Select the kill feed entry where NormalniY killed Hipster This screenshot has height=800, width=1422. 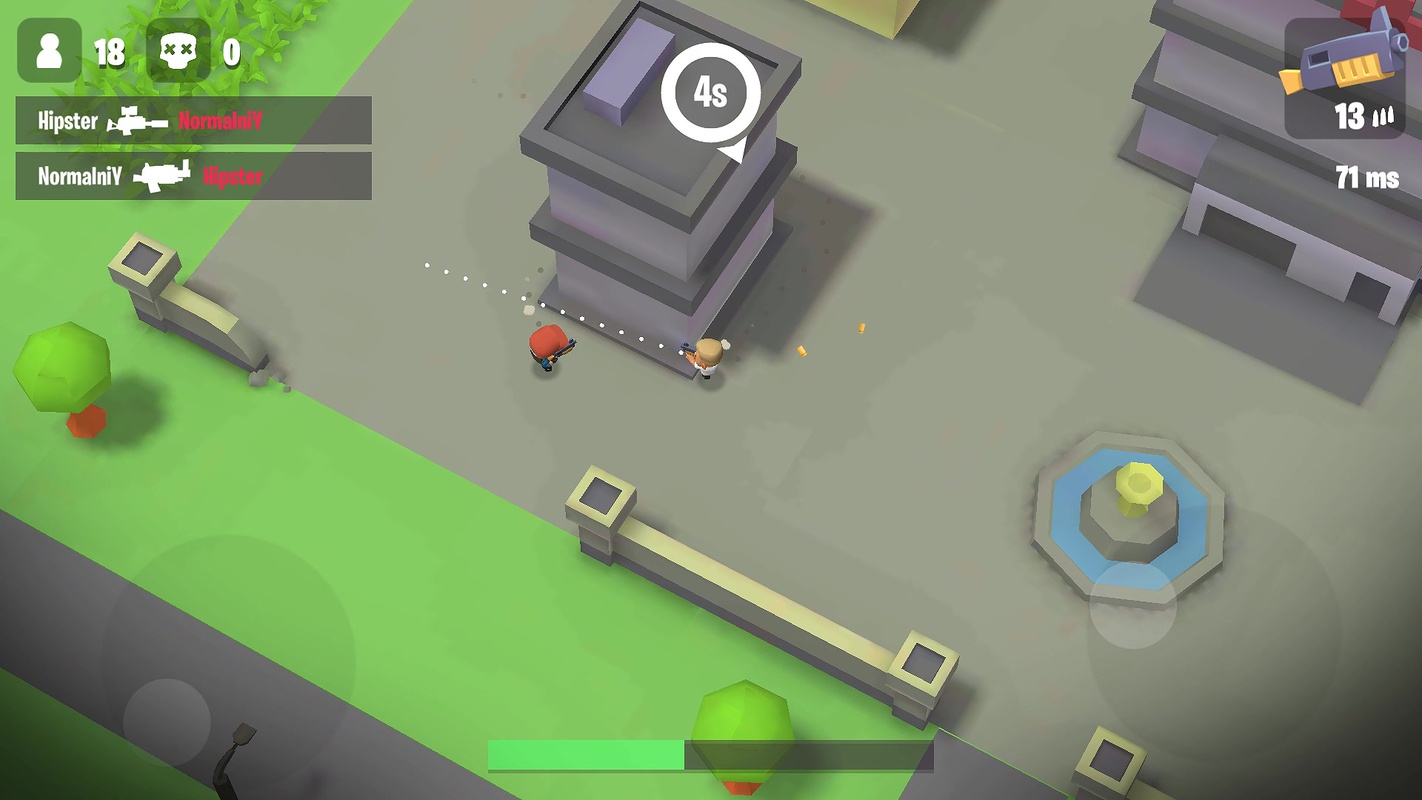[x=192, y=177]
